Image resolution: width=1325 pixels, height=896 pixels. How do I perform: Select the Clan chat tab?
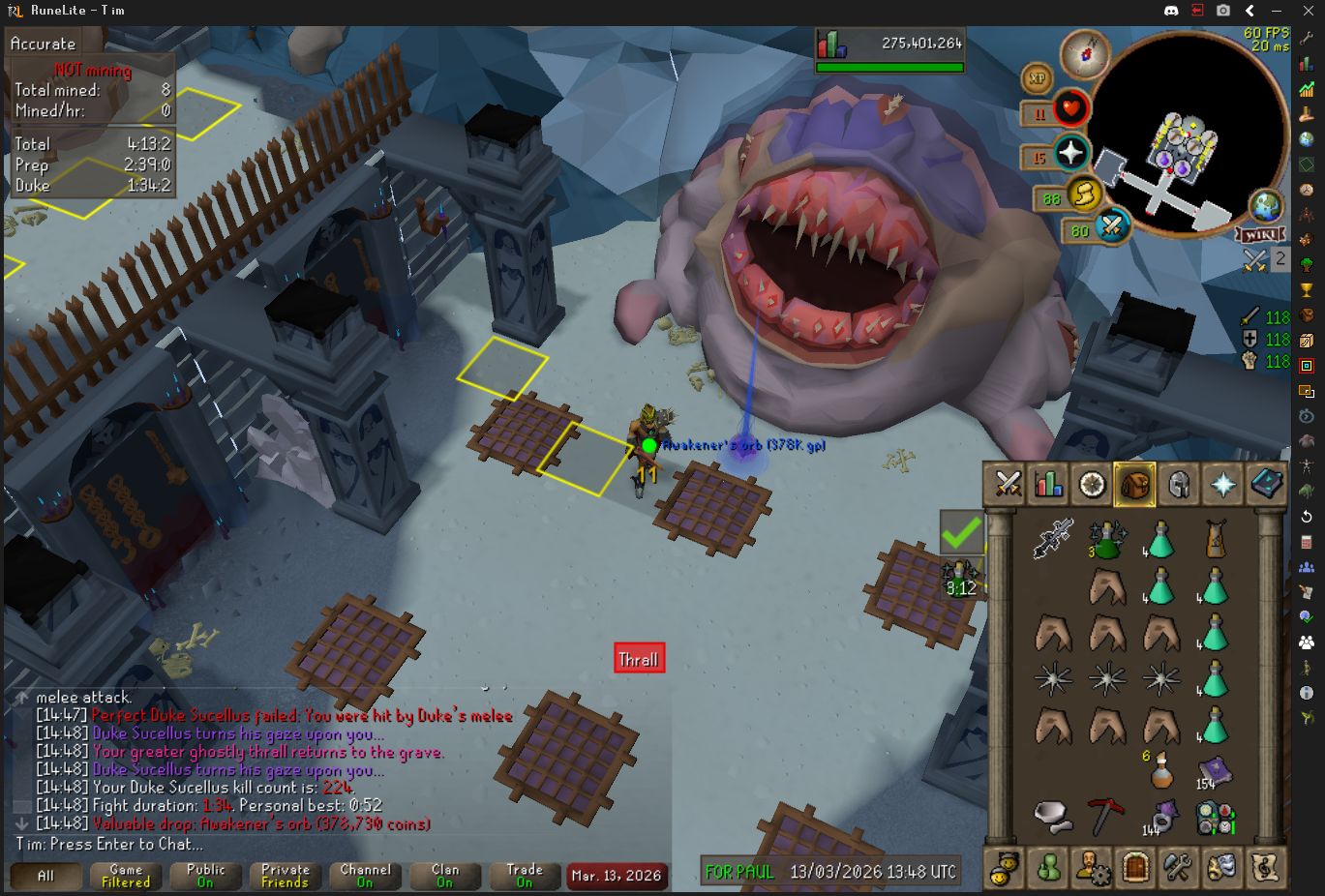[x=445, y=876]
